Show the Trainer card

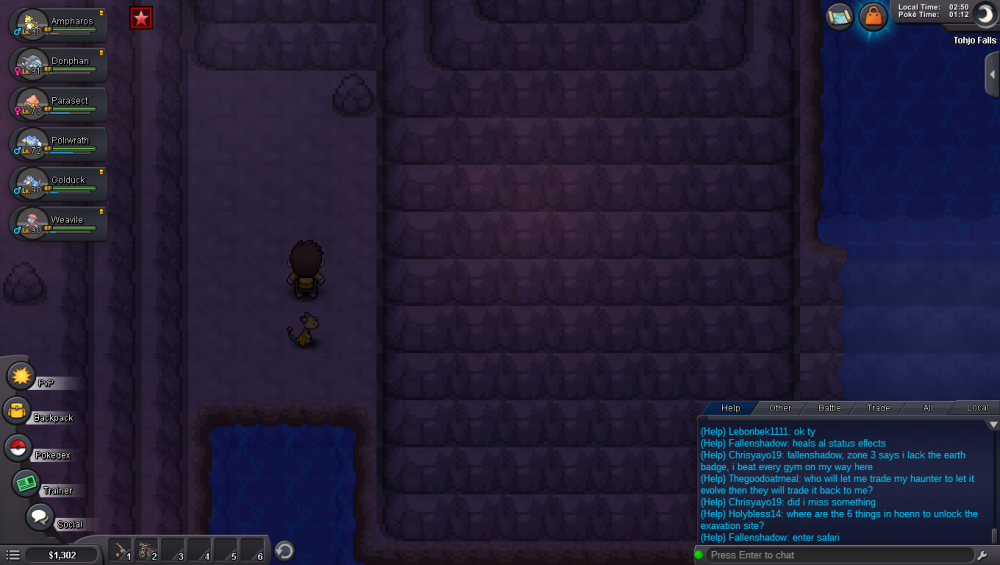coord(27,484)
